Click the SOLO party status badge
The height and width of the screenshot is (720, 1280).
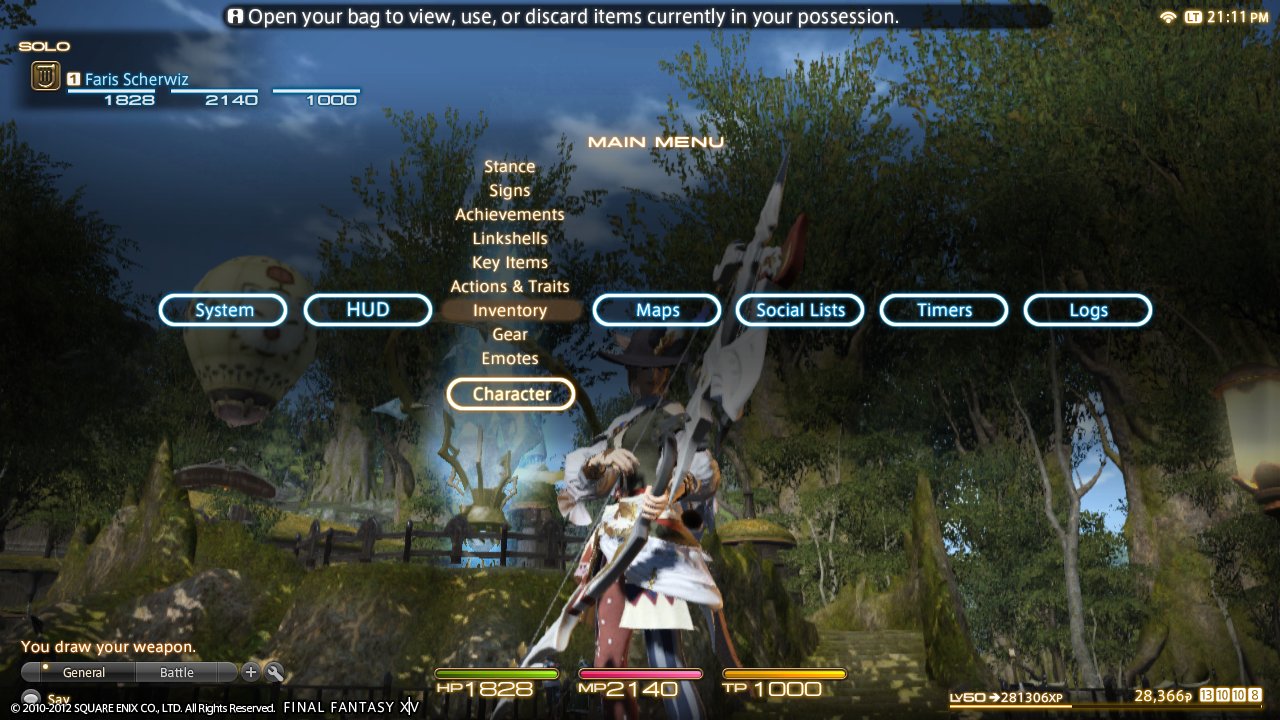click(x=42, y=45)
